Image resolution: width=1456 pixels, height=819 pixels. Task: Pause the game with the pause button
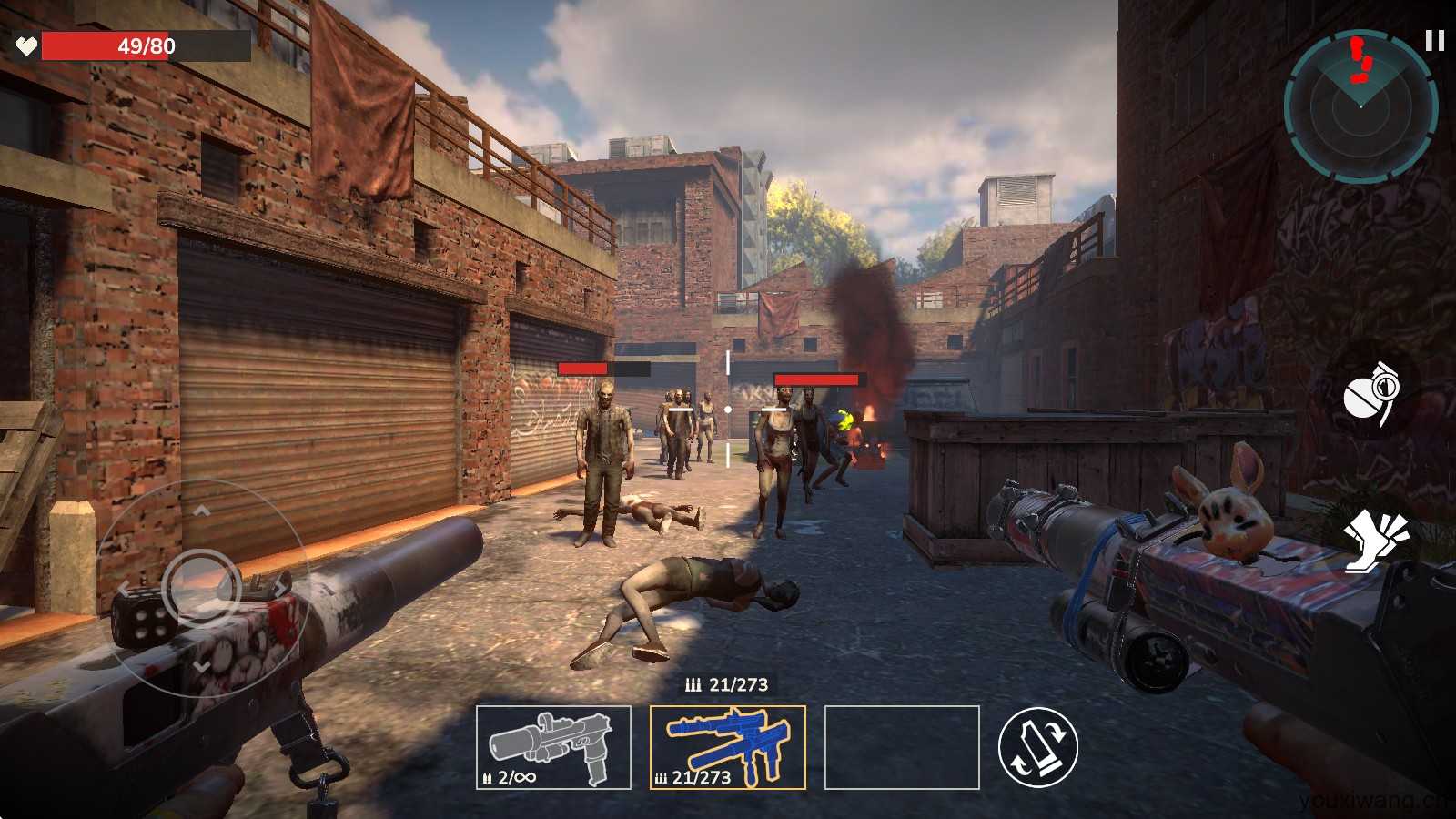tap(1434, 41)
